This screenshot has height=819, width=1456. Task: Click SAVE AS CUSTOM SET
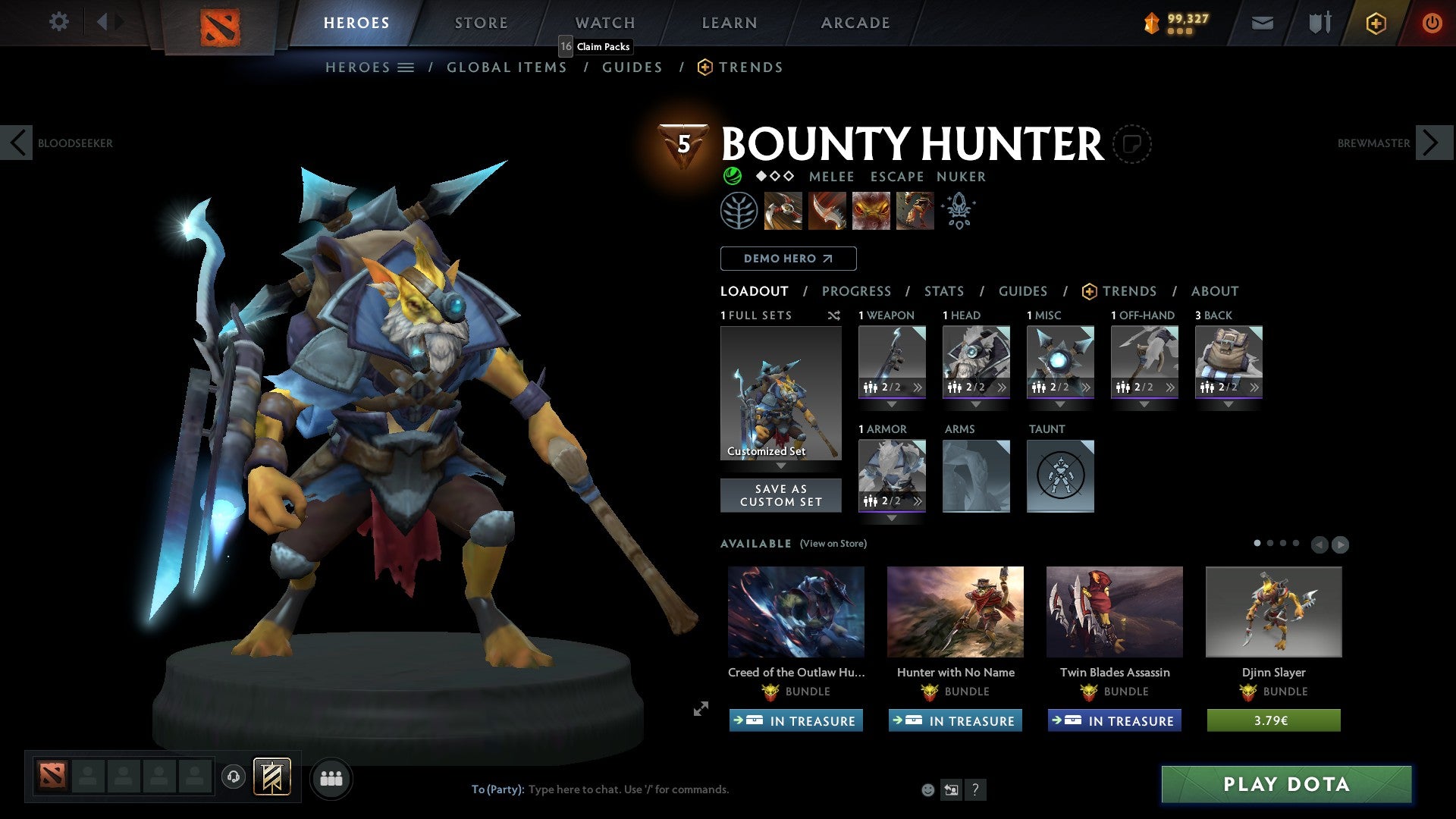point(780,495)
